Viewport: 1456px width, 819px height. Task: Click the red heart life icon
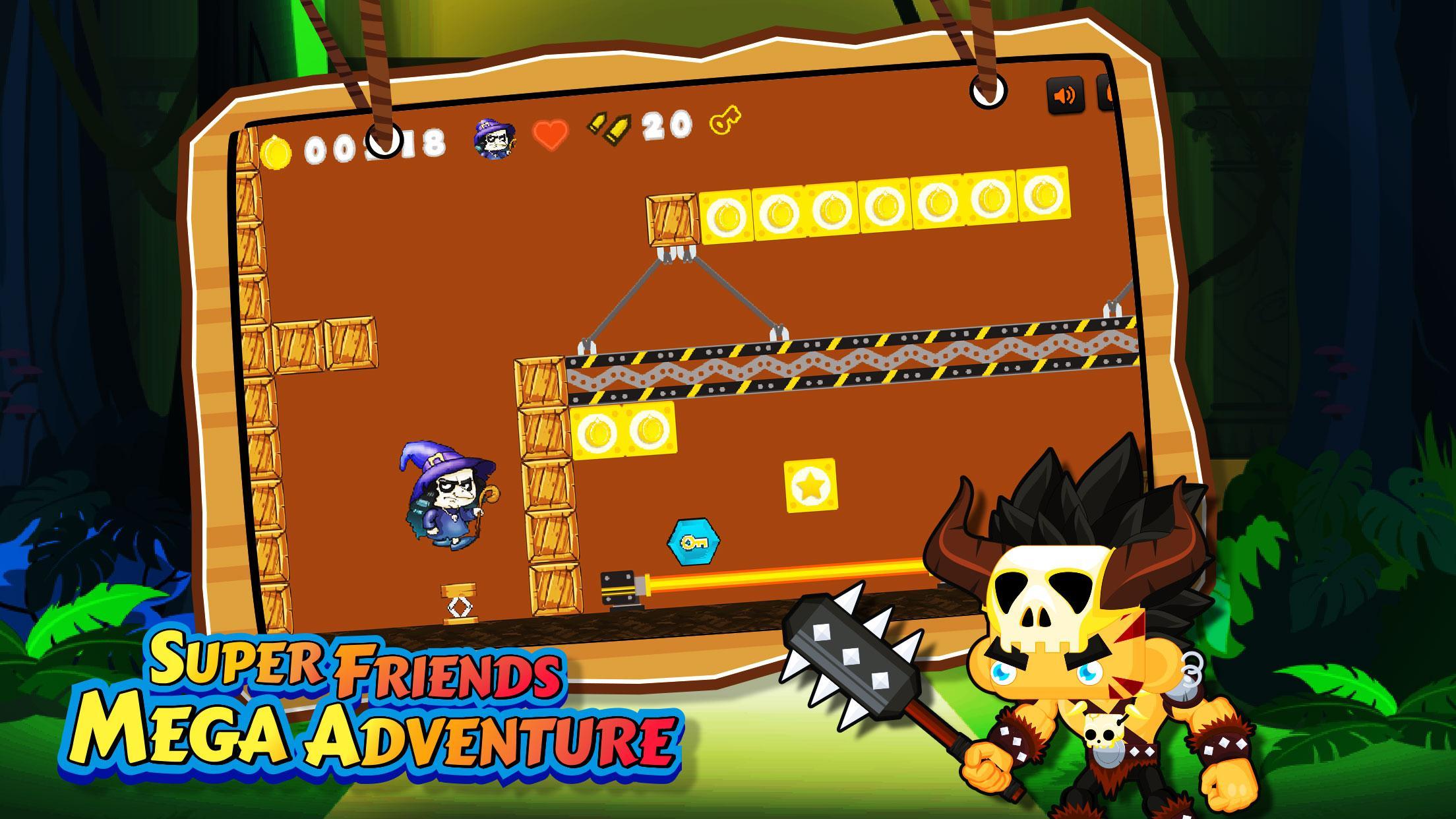553,134
